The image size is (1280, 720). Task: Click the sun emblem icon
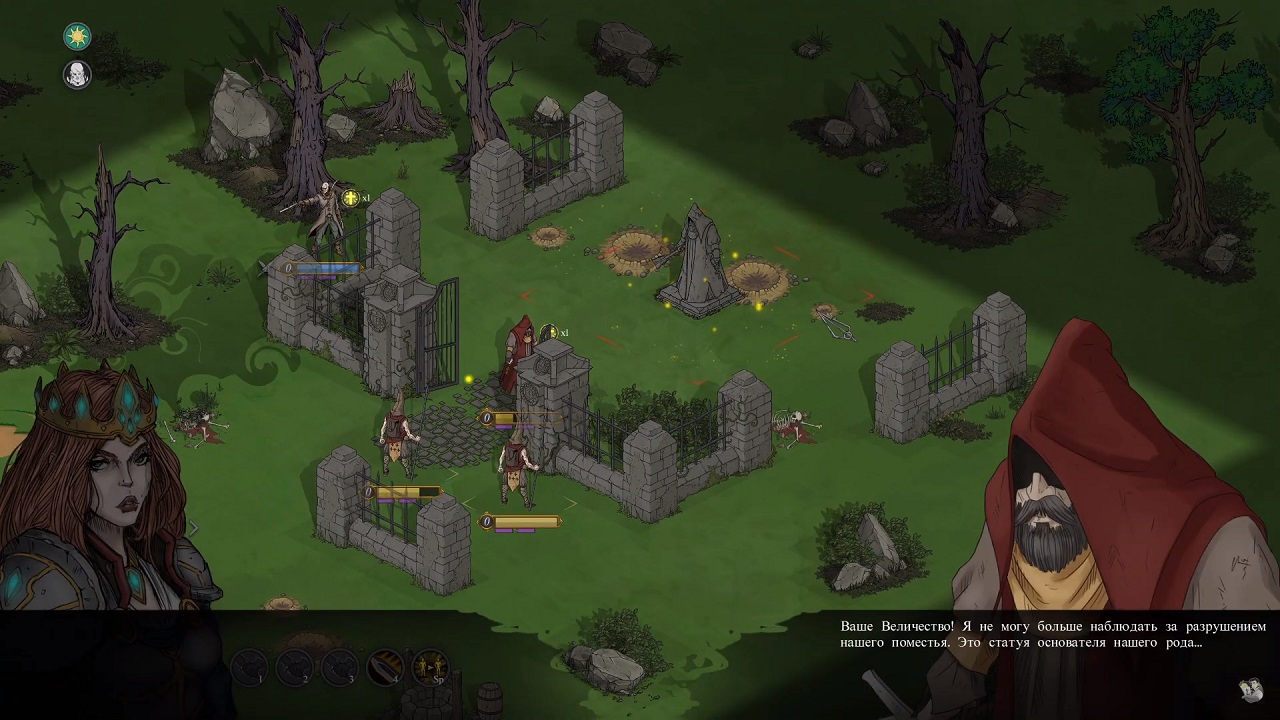[x=77, y=37]
